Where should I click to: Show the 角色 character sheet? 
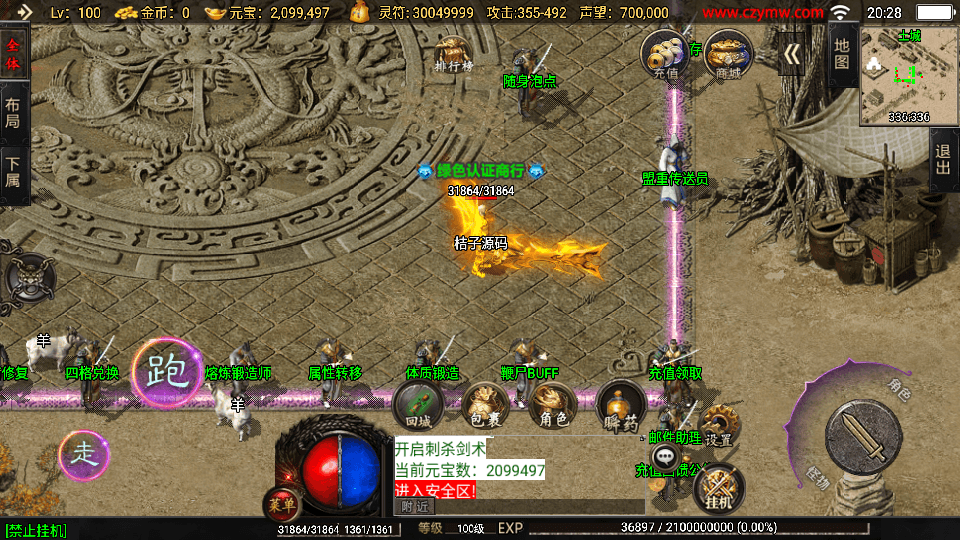552,406
